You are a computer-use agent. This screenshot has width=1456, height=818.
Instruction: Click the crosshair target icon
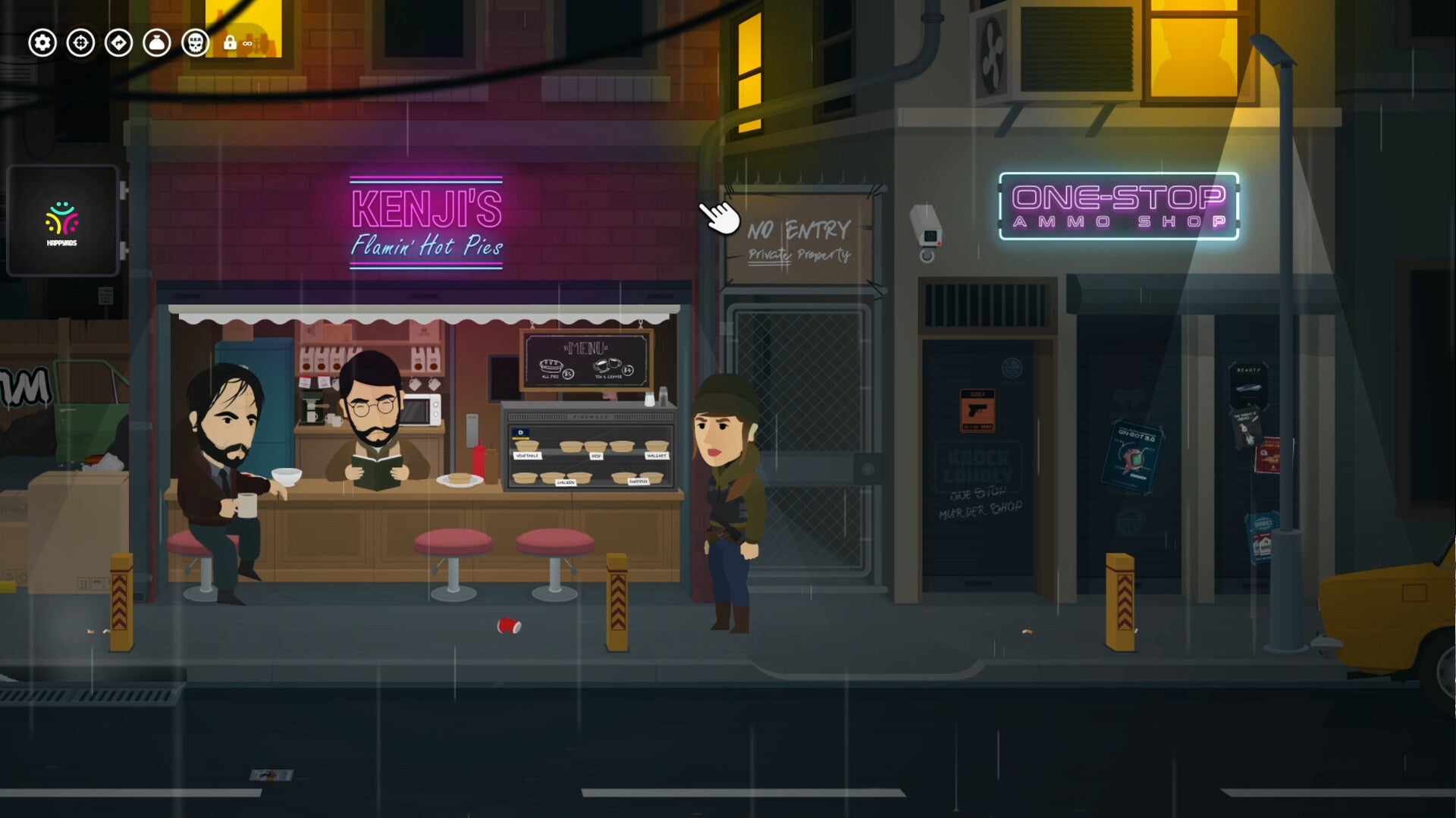80,43
